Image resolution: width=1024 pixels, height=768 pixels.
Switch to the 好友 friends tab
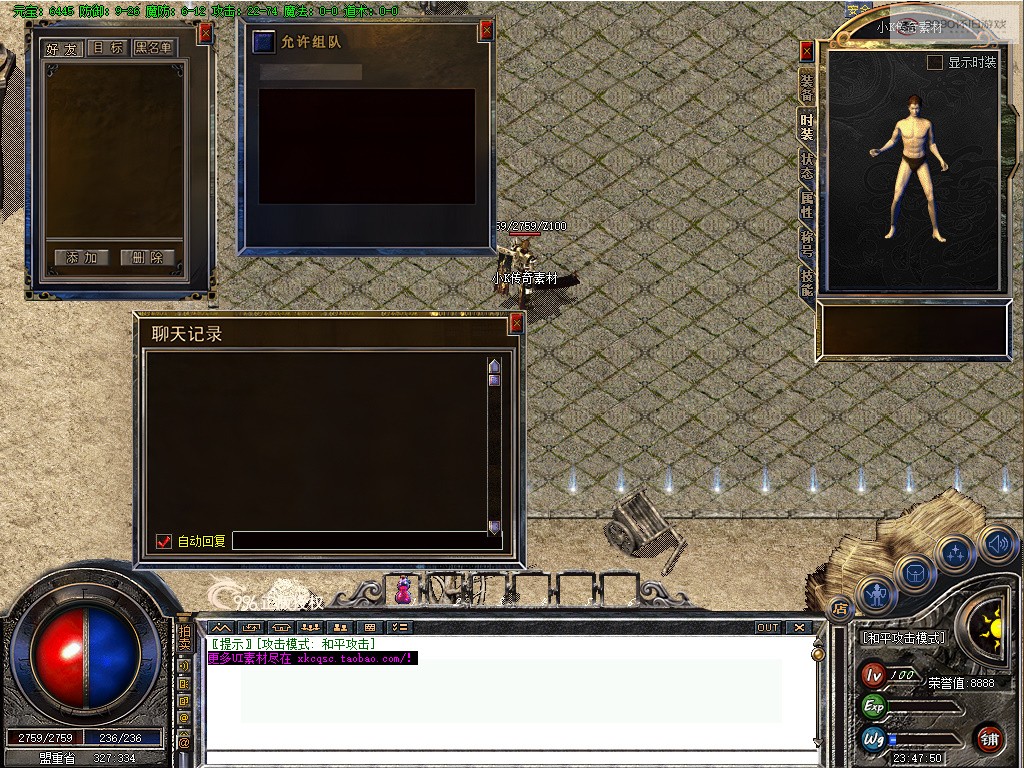coord(63,48)
